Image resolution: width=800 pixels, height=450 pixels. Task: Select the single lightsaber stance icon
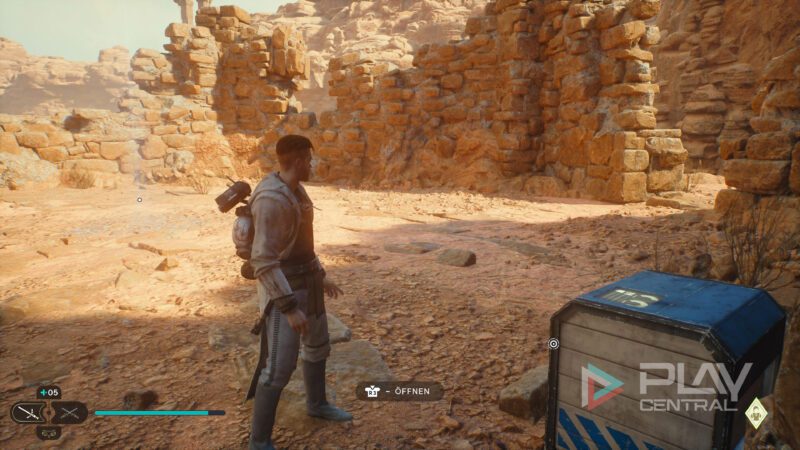[x=28, y=412]
